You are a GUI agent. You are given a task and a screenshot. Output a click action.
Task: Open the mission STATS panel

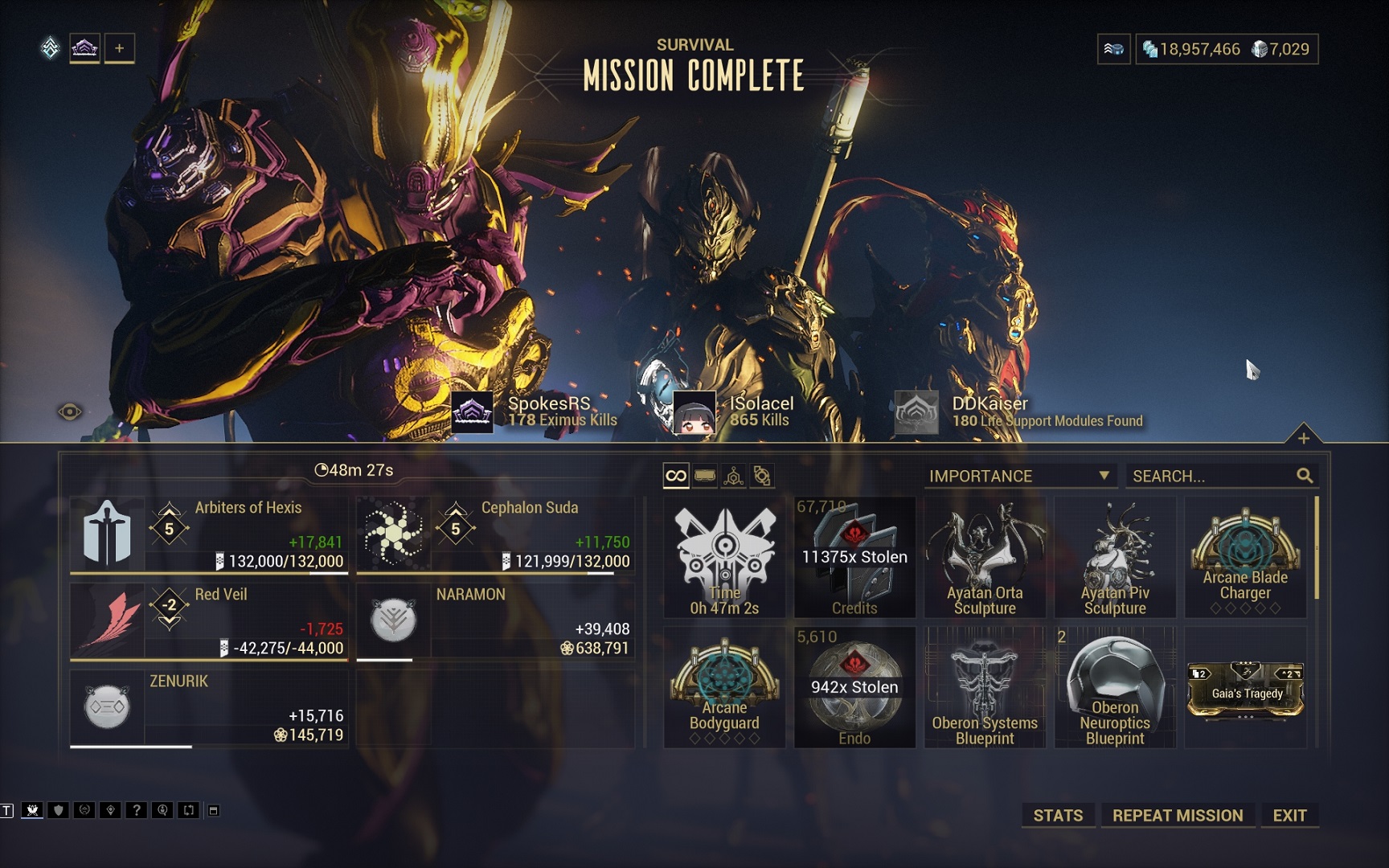click(x=1058, y=815)
